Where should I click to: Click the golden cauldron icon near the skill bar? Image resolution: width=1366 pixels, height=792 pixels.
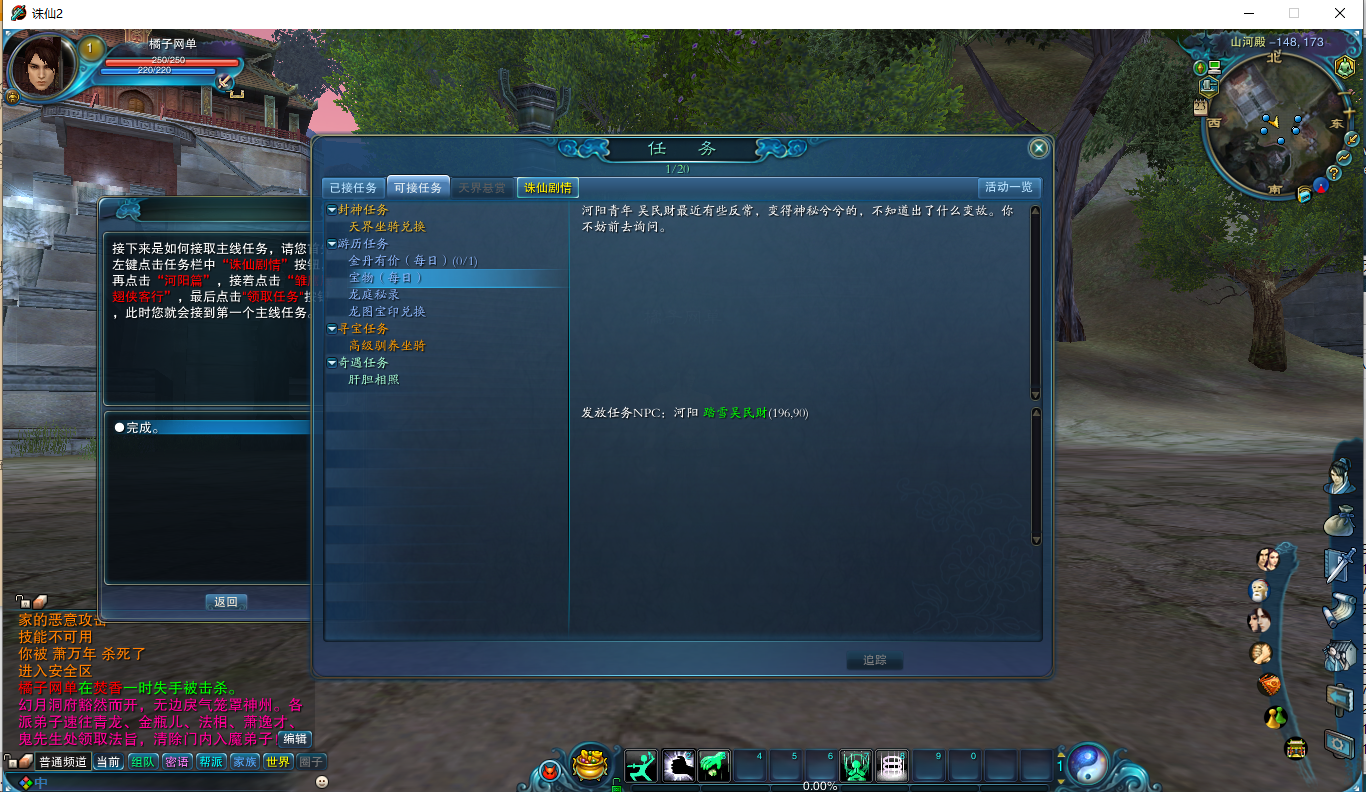point(589,763)
